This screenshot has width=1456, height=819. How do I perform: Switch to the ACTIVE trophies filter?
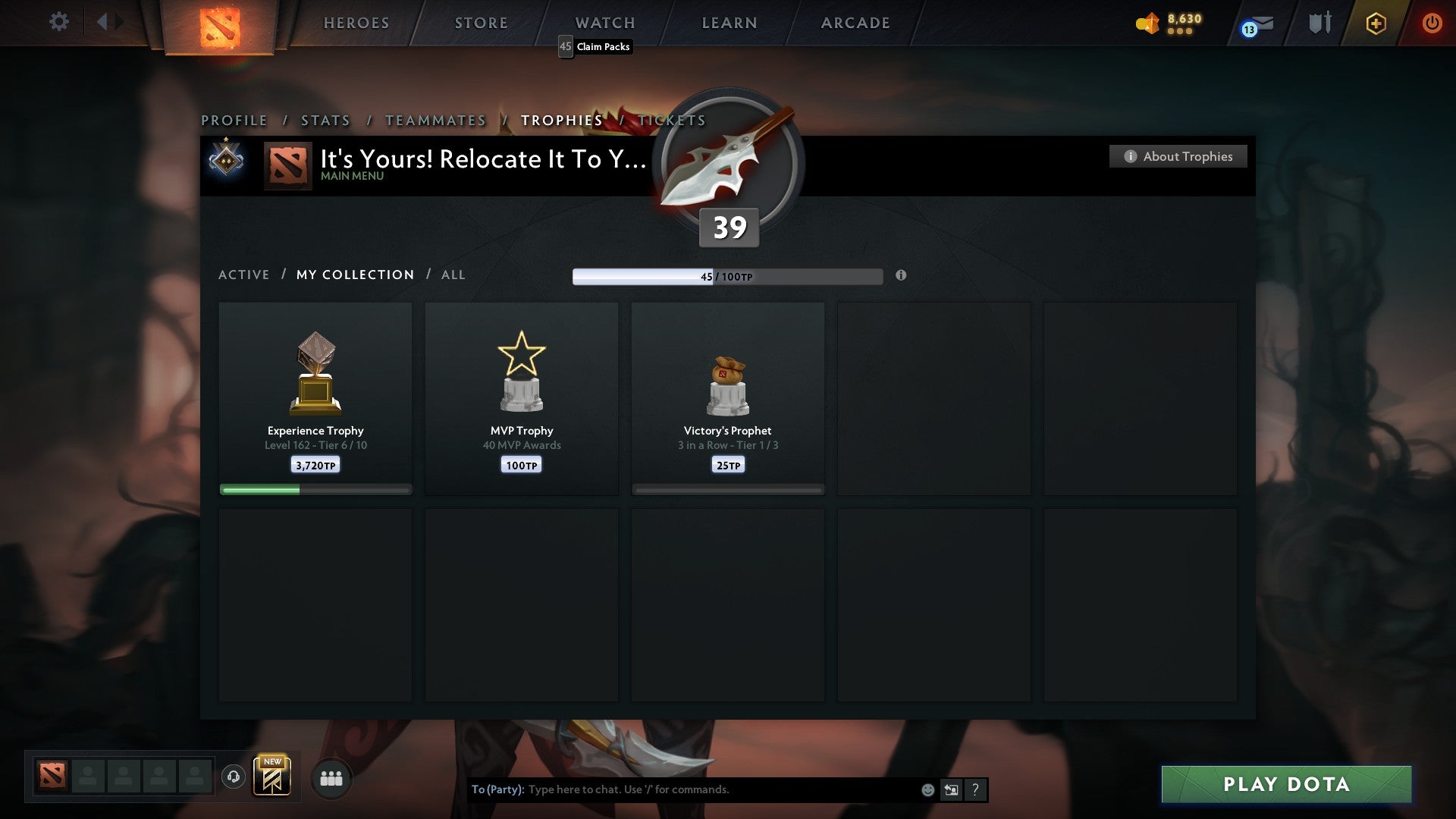244,275
